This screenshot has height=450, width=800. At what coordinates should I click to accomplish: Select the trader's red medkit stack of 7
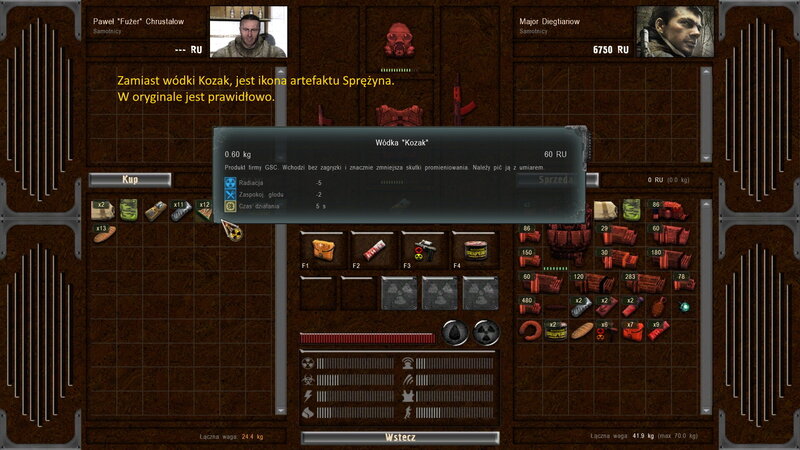(x=632, y=330)
